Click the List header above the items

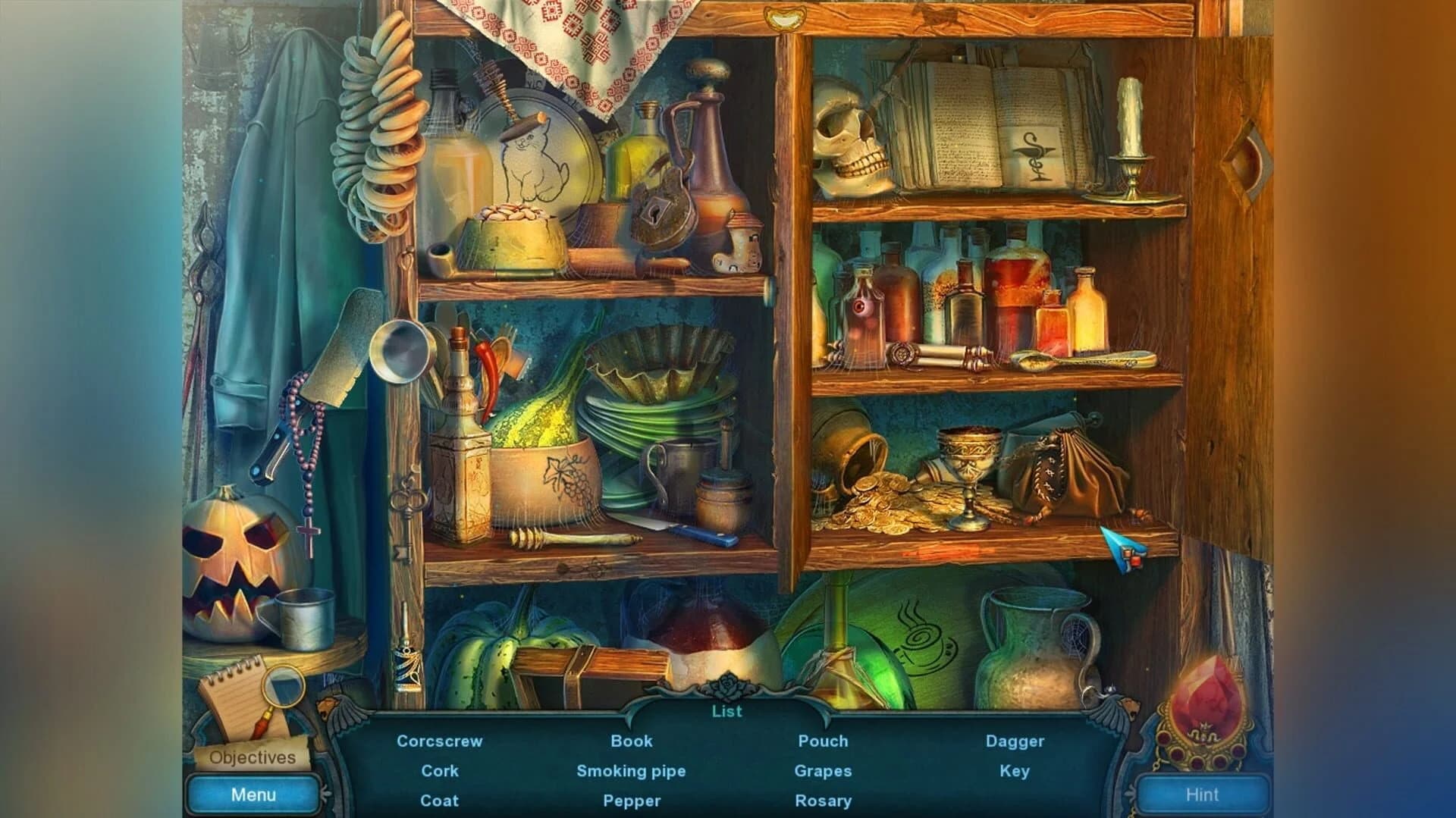pyautogui.click(x=726, y=711)
